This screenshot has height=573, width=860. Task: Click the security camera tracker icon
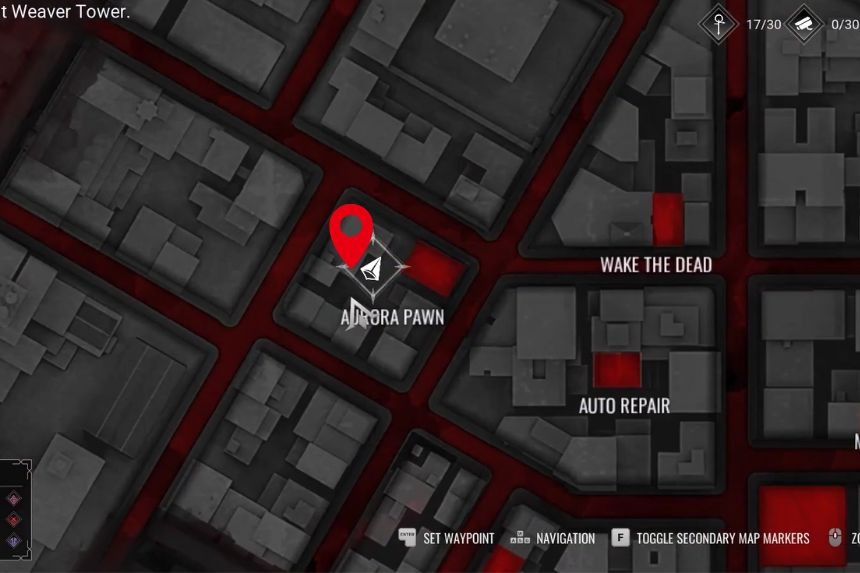tap(805, 24)
